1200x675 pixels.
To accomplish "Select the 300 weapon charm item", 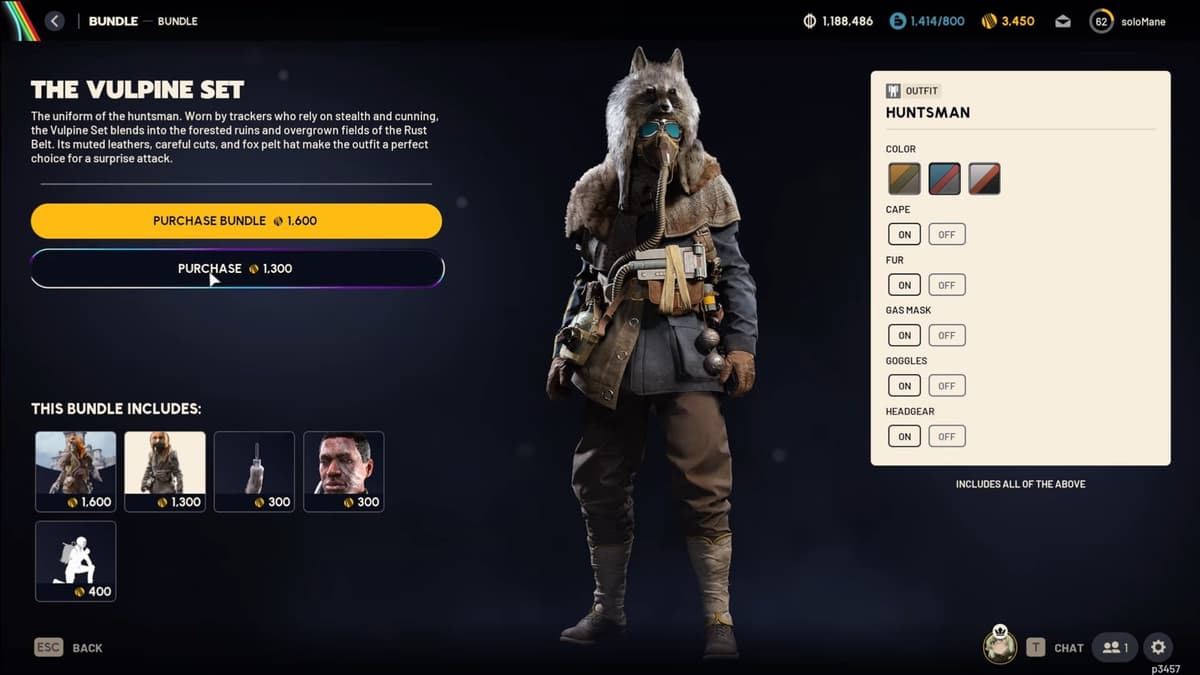I will 254,471.
